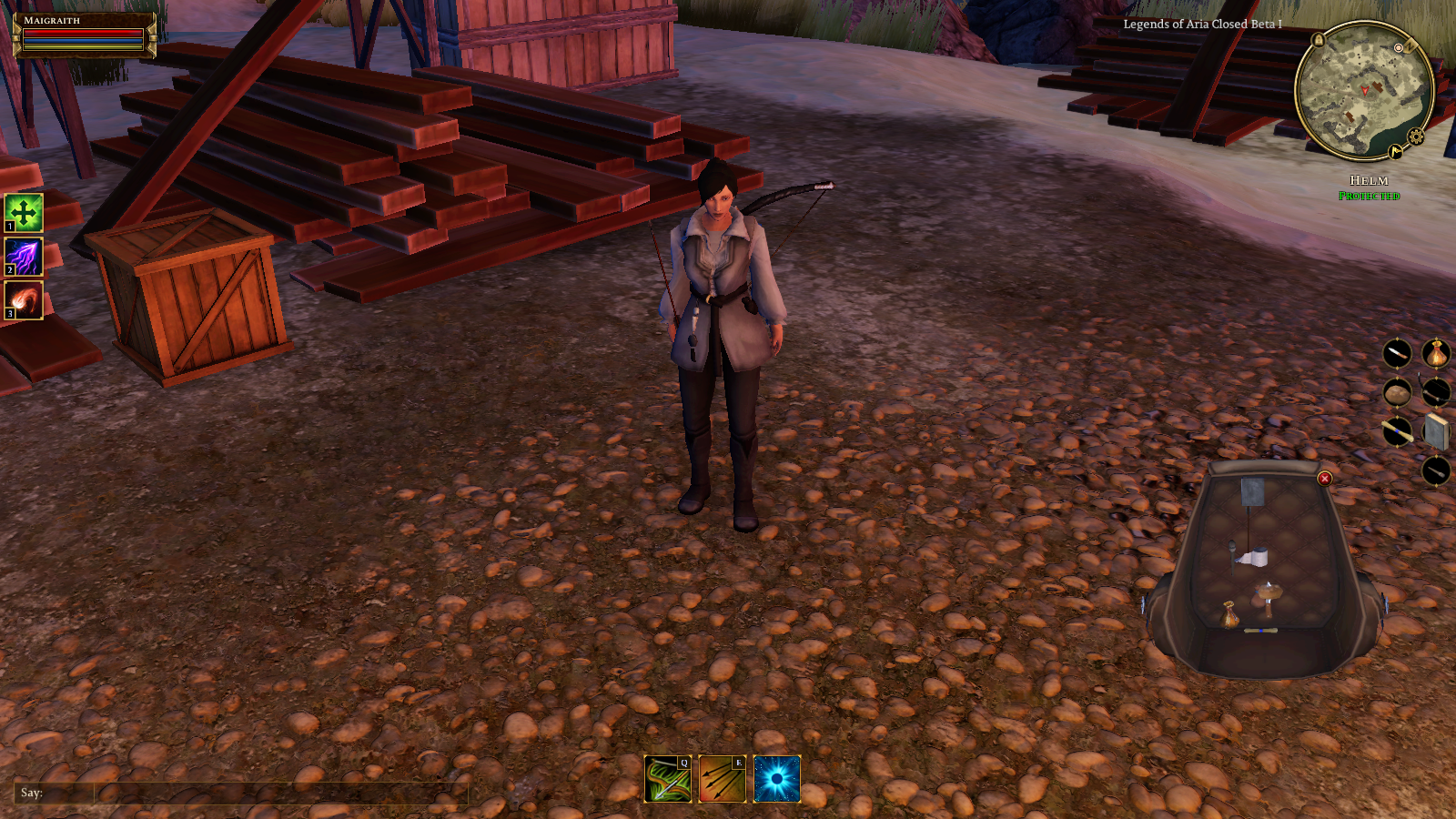Use the fireball spell icon
Screen dimensions: 1456x819
[24, 300]
